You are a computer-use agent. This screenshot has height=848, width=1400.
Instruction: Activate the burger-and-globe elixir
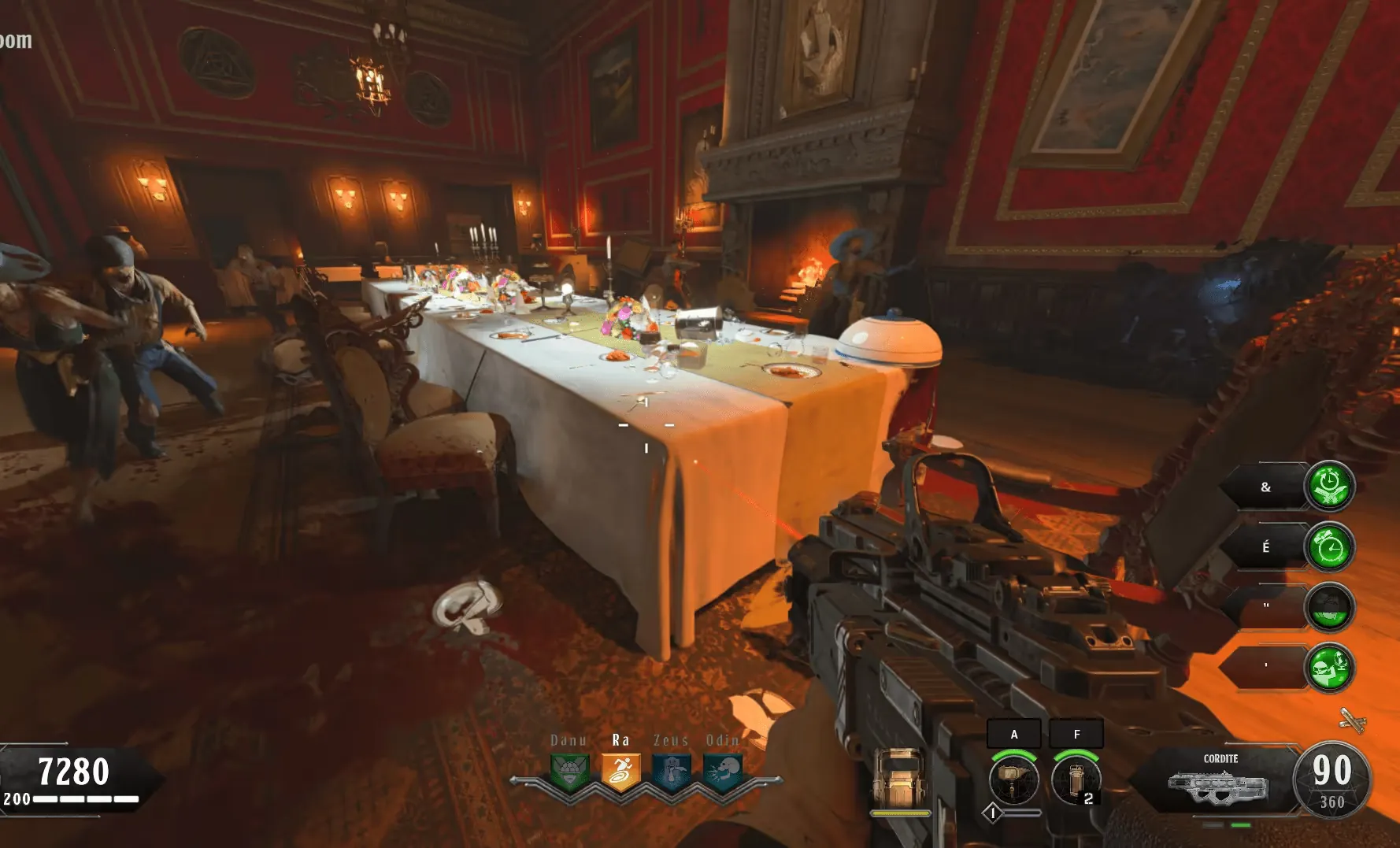point(1329,668)
